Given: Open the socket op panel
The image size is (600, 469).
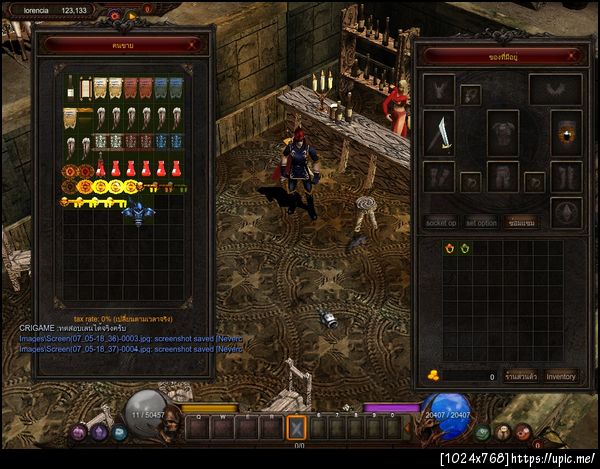Looking at the screenshot, I should pos(441,223).
